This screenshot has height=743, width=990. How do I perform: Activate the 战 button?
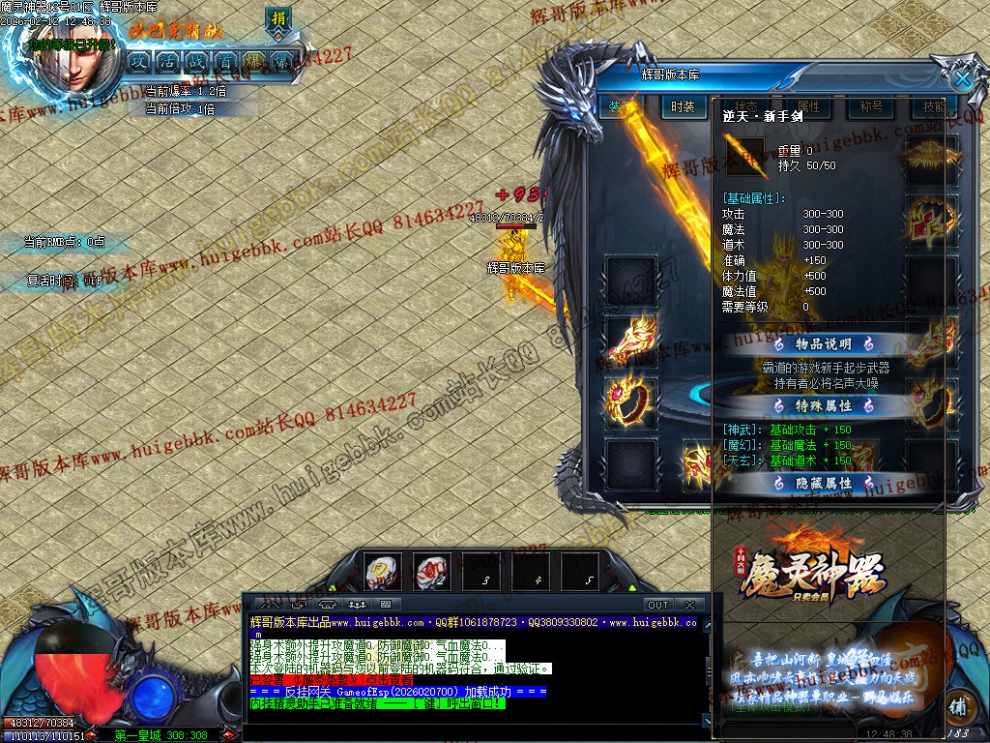(x=196, y=60)
